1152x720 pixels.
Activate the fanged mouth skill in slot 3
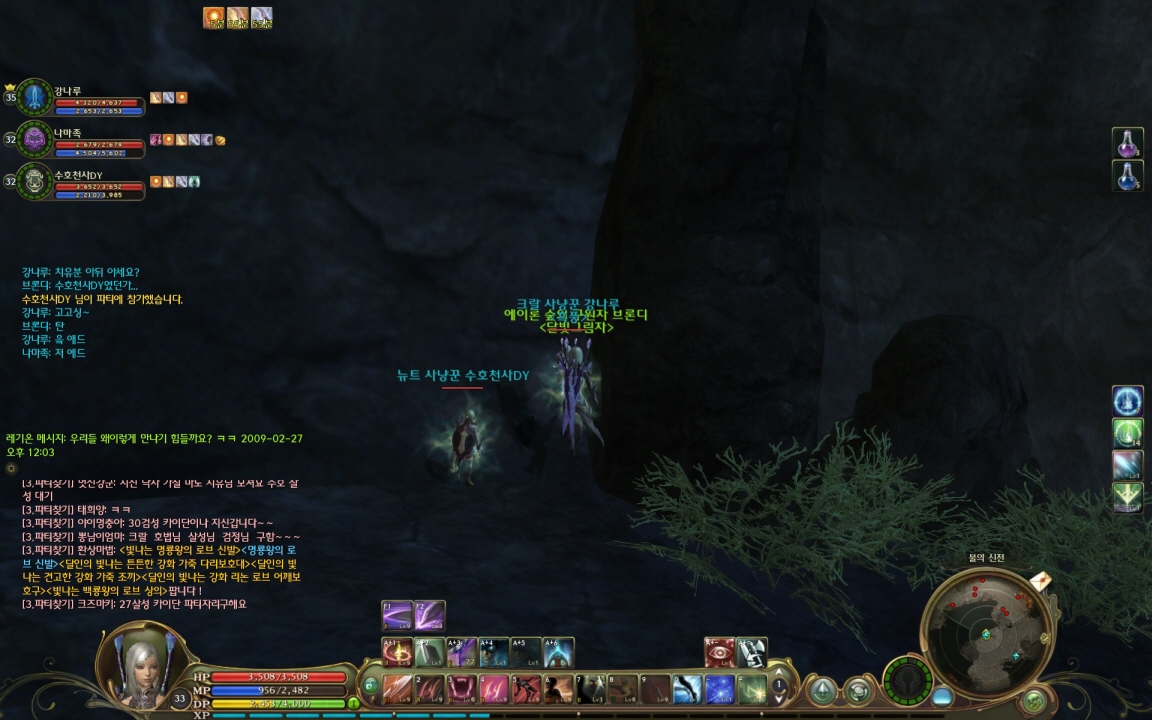[x=463, y=689]
